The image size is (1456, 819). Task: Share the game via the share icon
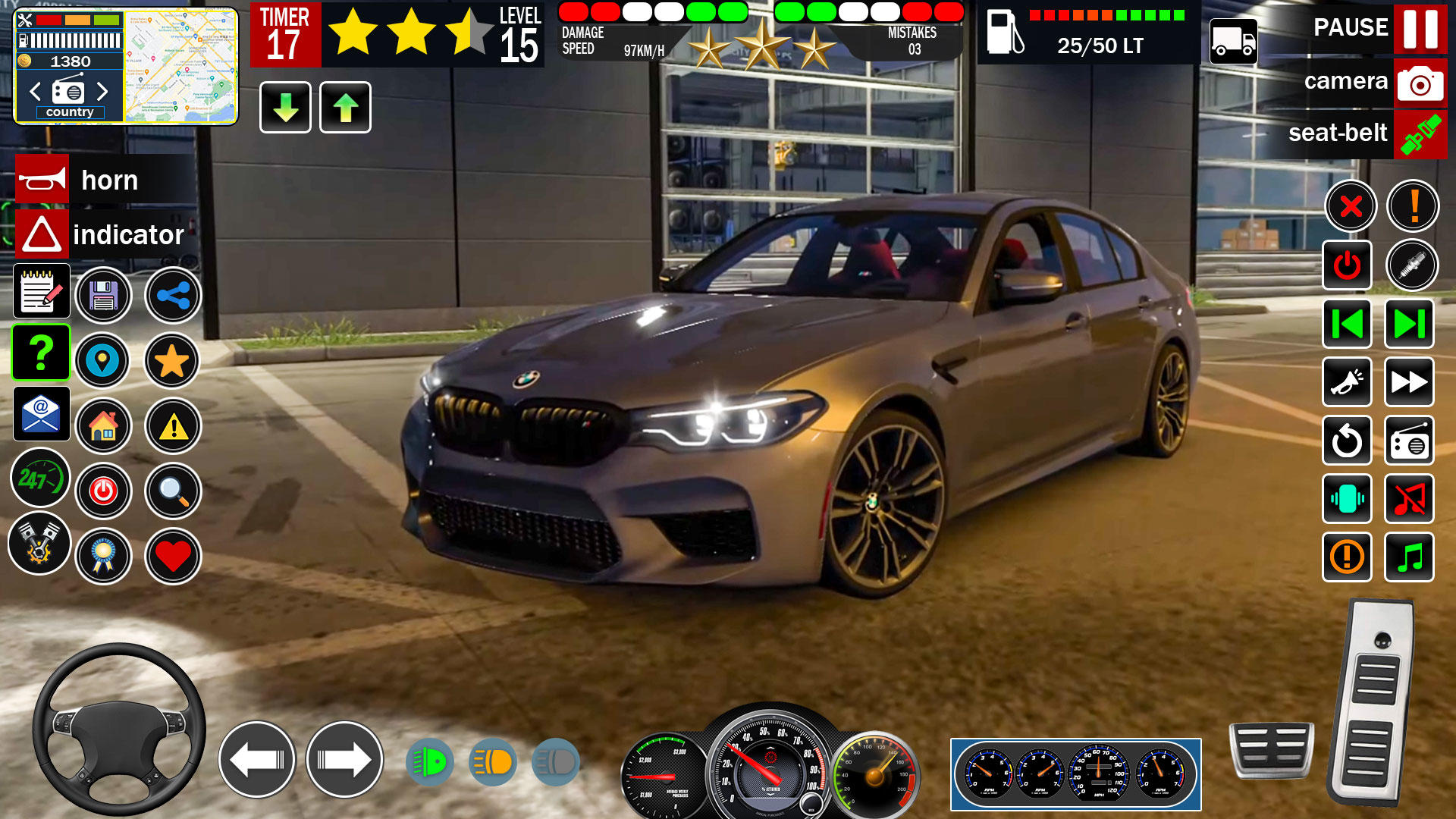(x=172, y=295)
